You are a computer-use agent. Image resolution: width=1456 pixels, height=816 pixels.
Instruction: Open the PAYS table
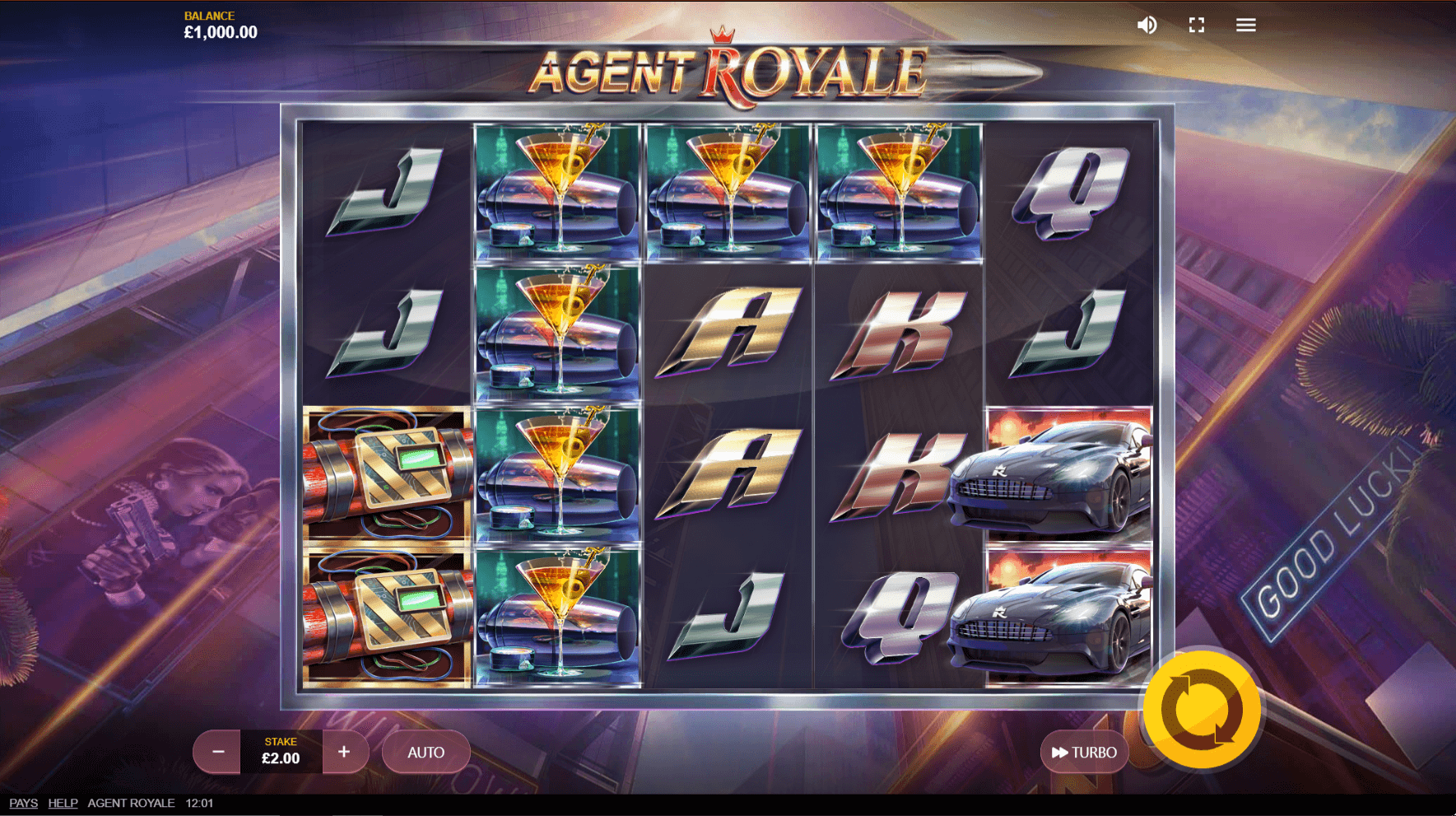pyautogui.click(x=23, y=803)
